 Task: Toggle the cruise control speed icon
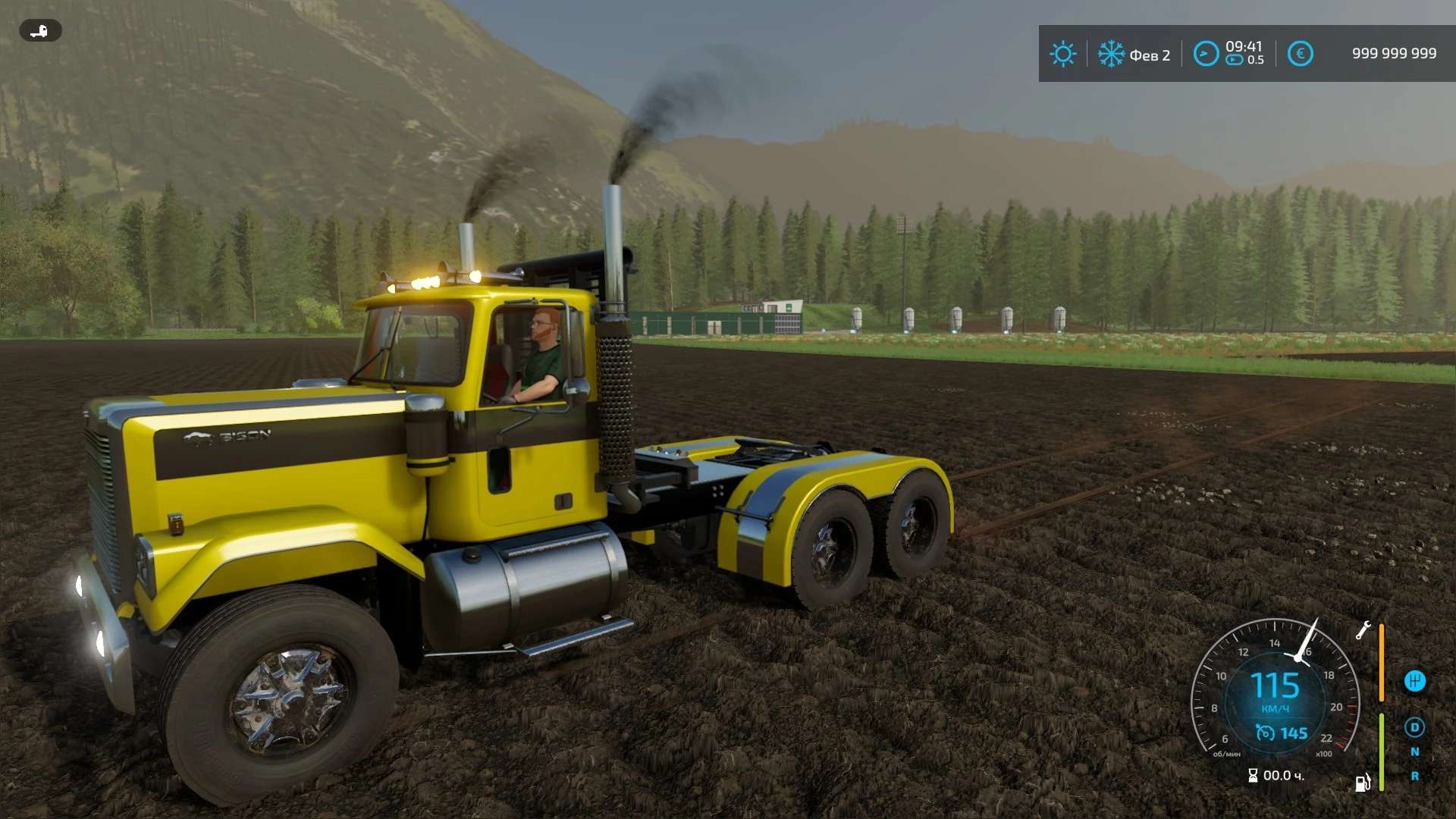[1265, 733]
